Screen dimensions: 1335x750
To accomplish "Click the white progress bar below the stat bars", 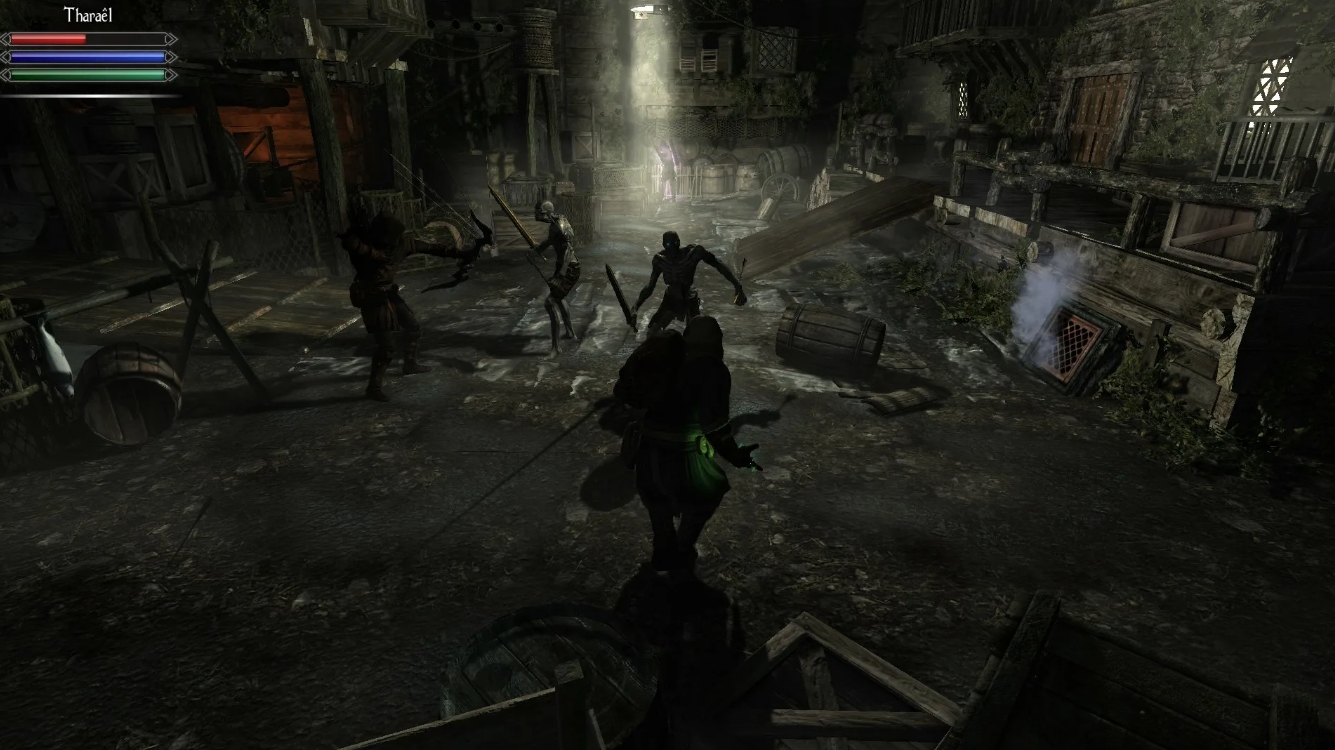I will point(90,95).
